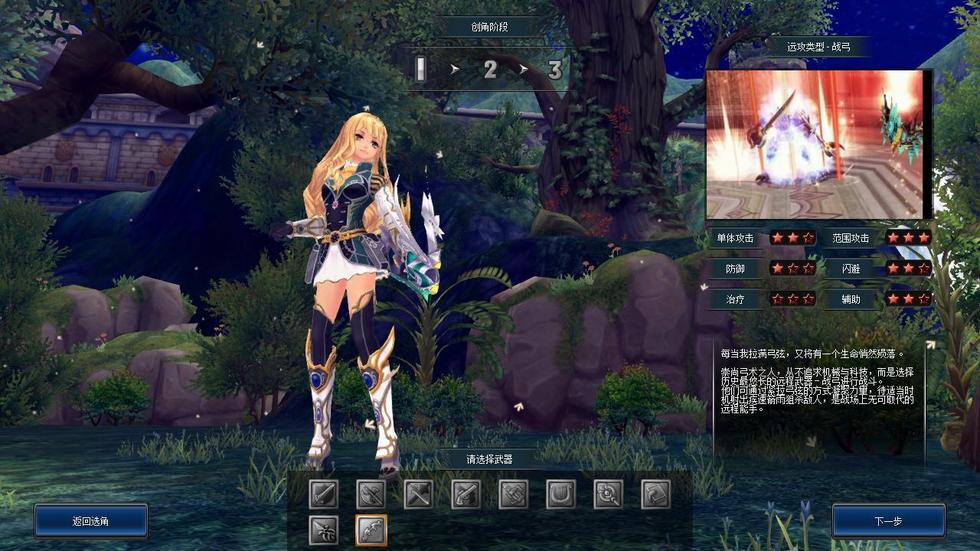This screenshot has width=980, height=551.
Task: Choose the cannon weapon icon
Action: pyautogui.click(x=513, y=494)
